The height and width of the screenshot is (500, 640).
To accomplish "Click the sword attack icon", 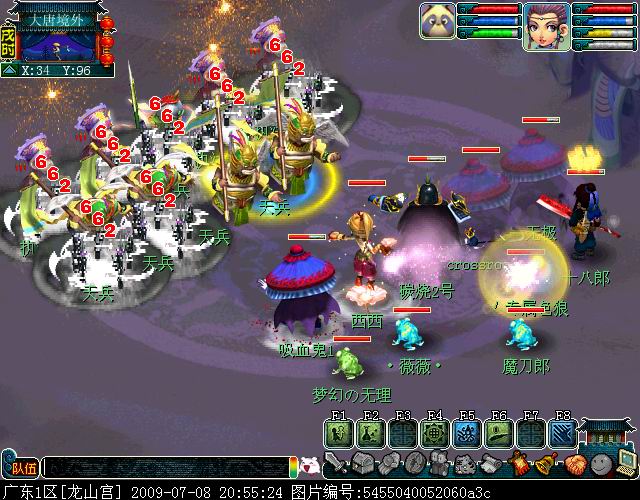I will click(336, 463).
